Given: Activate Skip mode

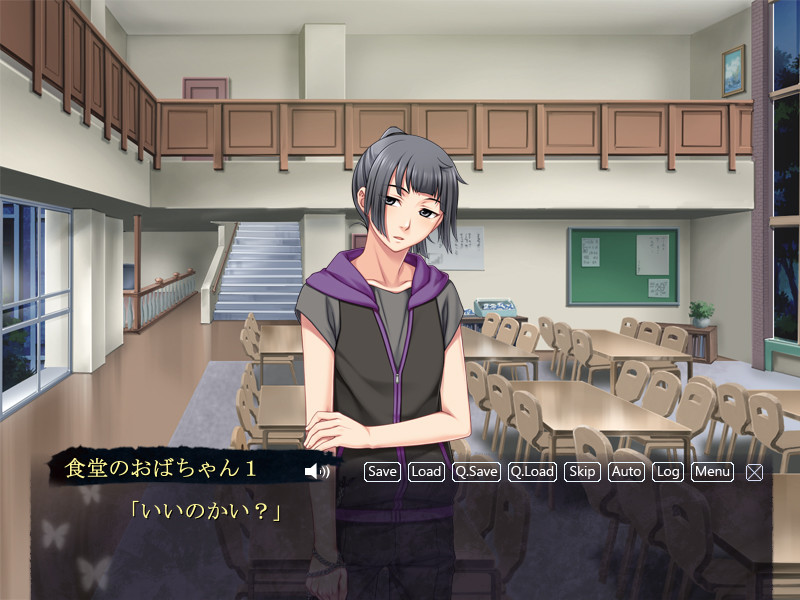Looking at the screenshot, I should pyautogui.click(x=582, y=471).
